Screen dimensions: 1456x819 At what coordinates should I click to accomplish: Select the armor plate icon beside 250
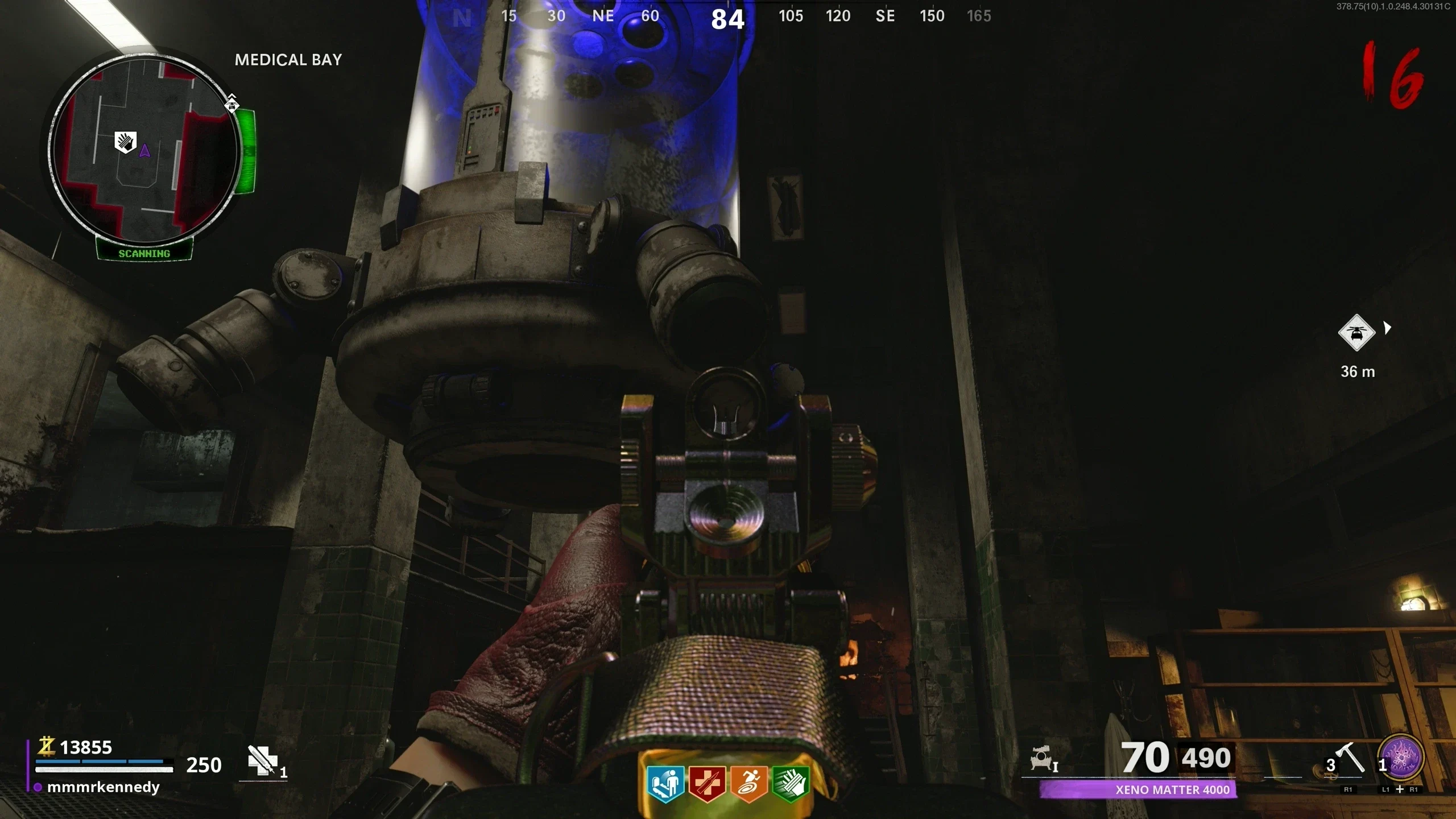click(262, 760)
